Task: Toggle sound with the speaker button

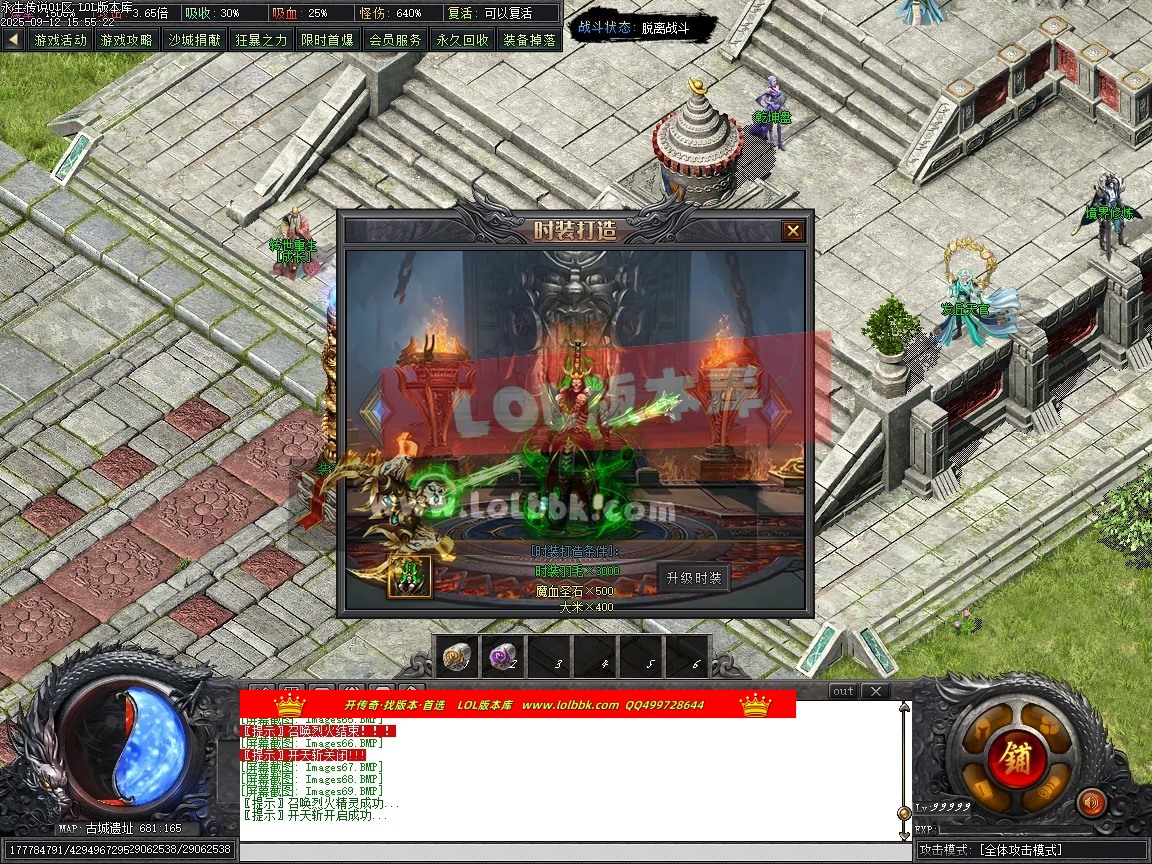Action: pyautogui.click(x=1091, y=801)
